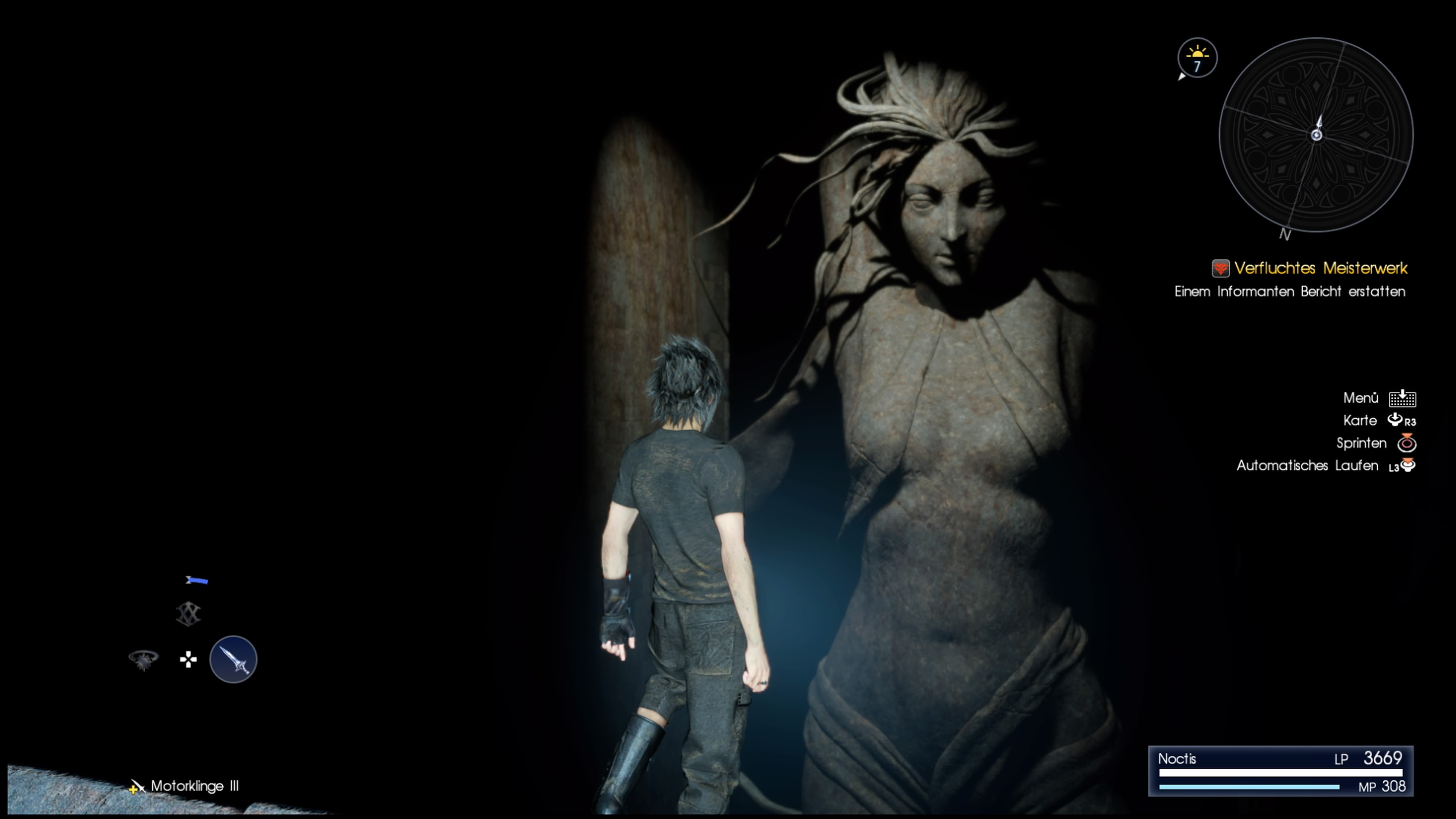Image resolution: width=1456 pixels, height=819 pixels.
Task: Click the Sprinten circle button icon
Action: pyautogui.click(x=1407, y=443)
